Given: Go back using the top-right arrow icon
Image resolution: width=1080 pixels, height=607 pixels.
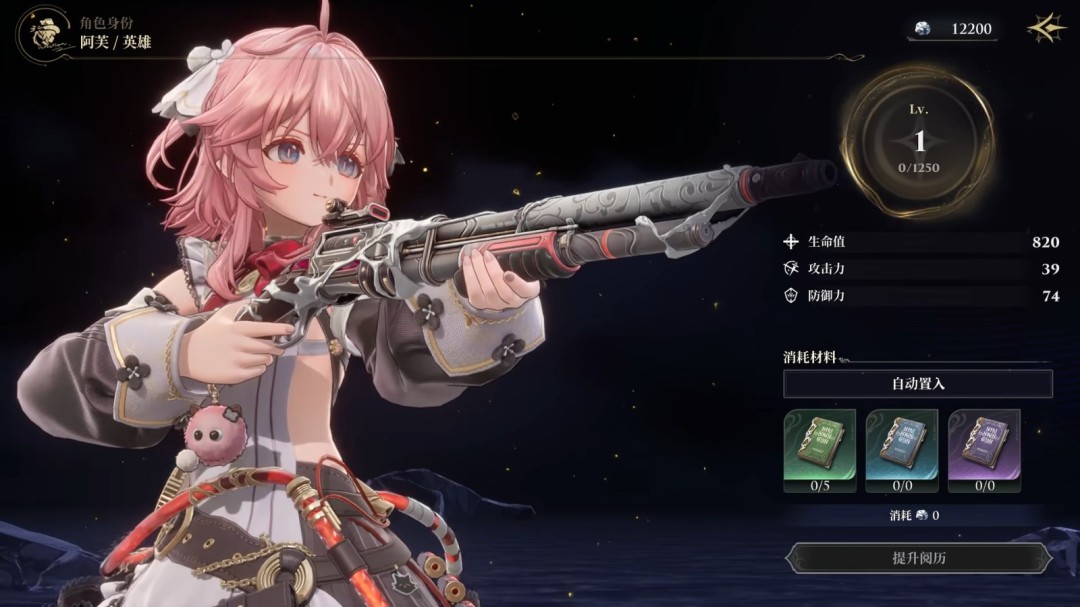Looking at the screenshot, I should [1046, 29].
